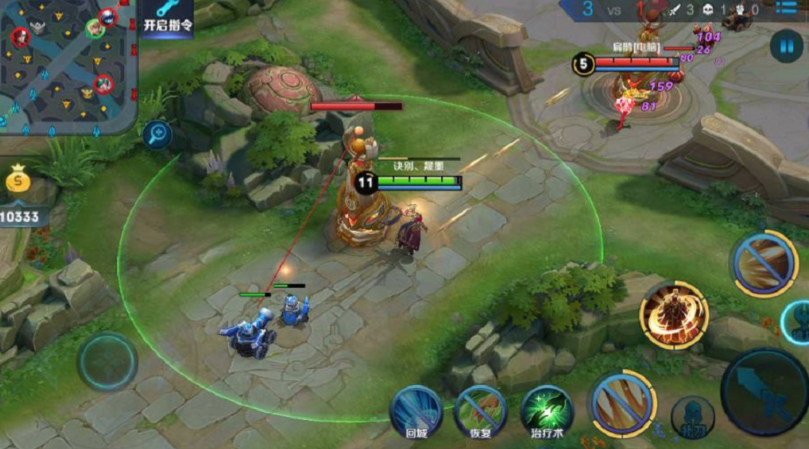Click the battlefield minimap
The width and height of the screenshot is (809, 449).
point(66,65)
